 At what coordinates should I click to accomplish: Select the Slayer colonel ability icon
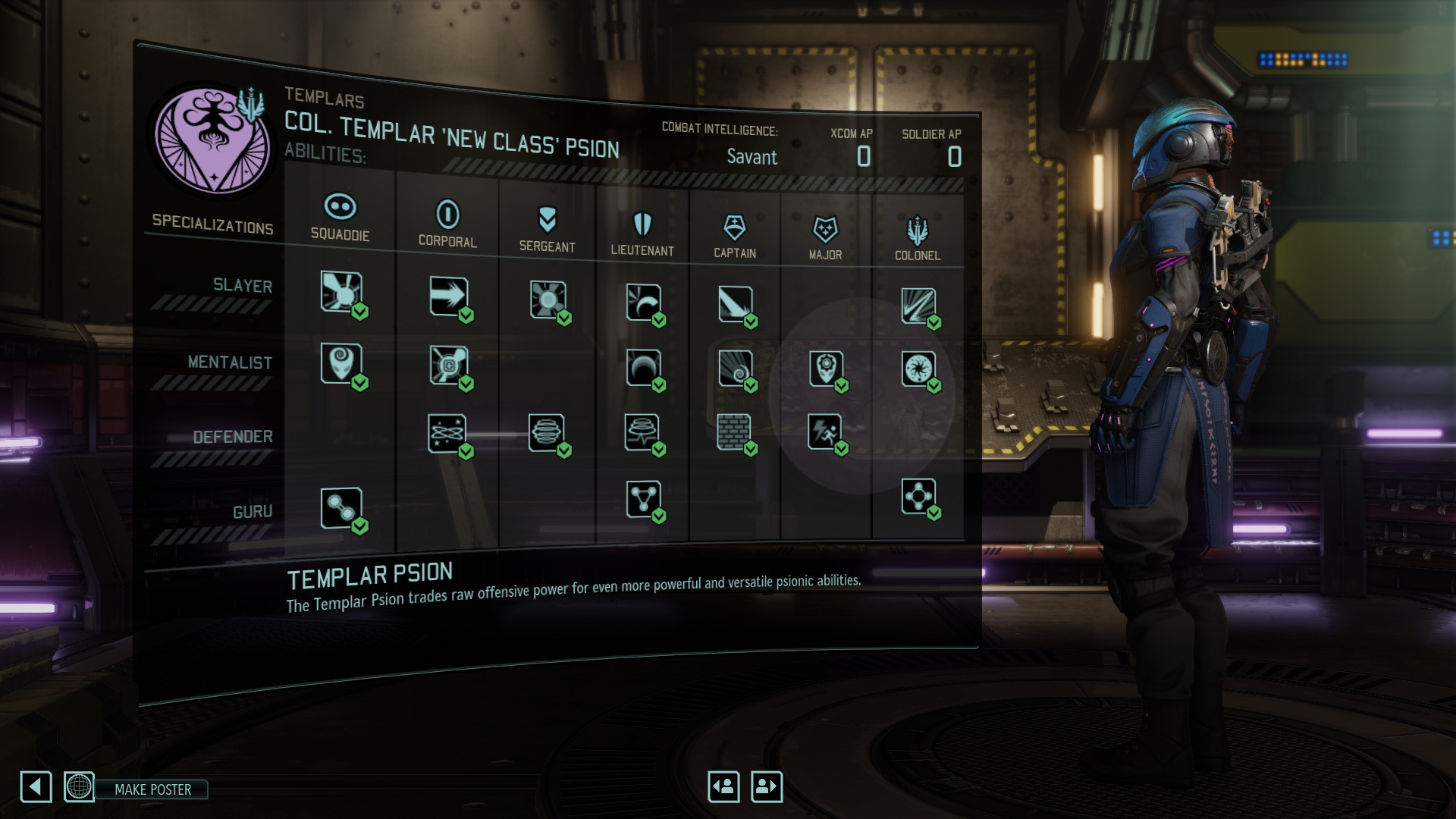click(918, 306)
